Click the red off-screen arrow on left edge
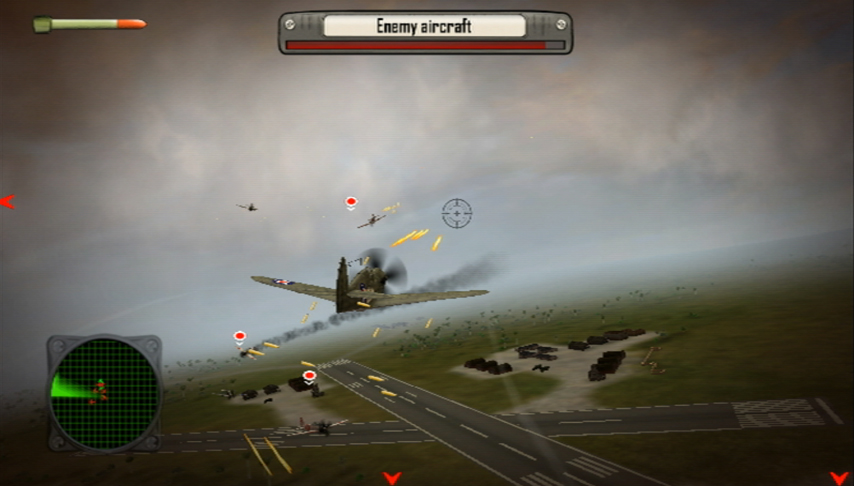The width and height of the screenshot is (854, 486). tap(8, 202)
